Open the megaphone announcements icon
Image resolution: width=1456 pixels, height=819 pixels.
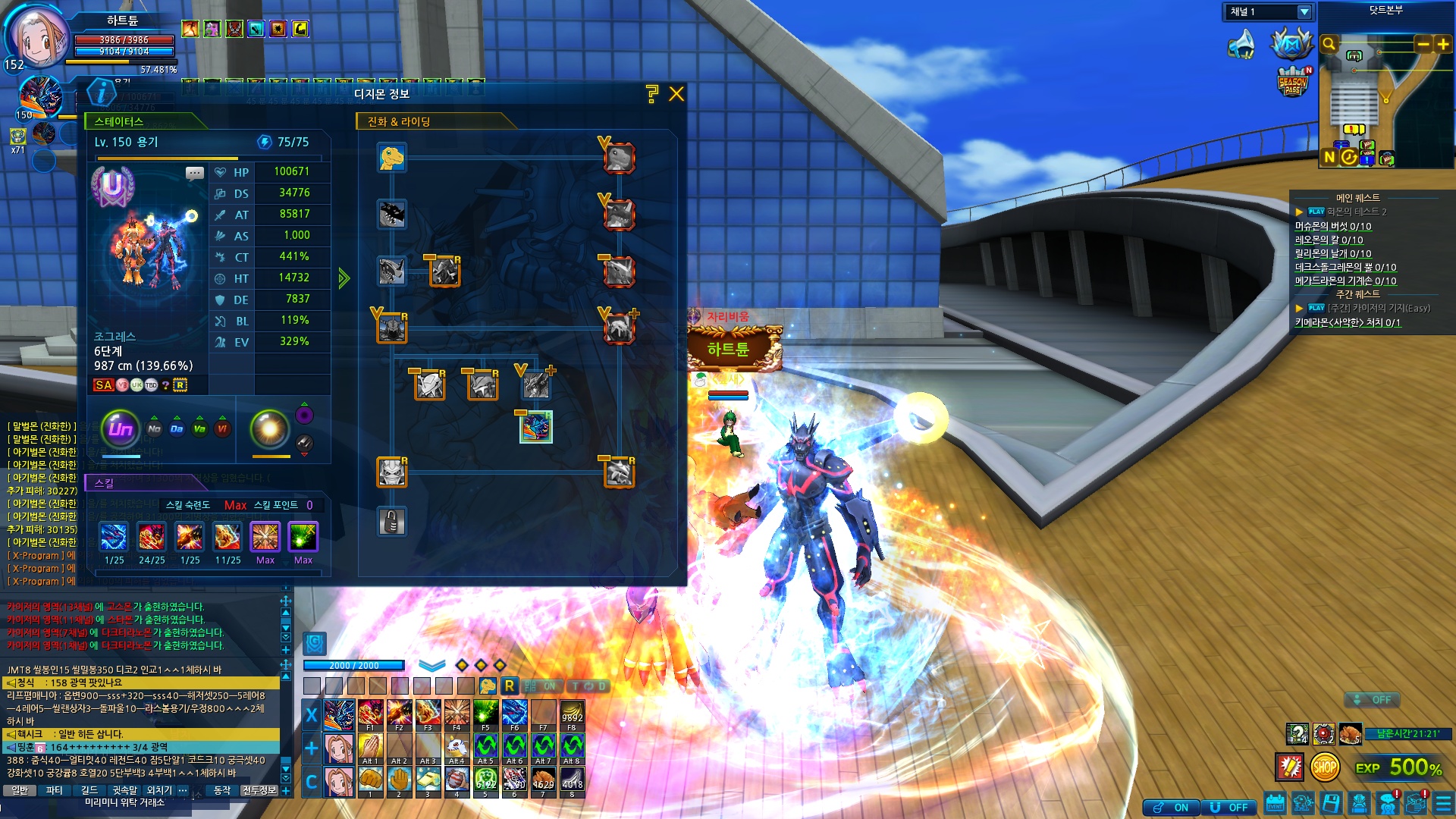(1241, 45)
